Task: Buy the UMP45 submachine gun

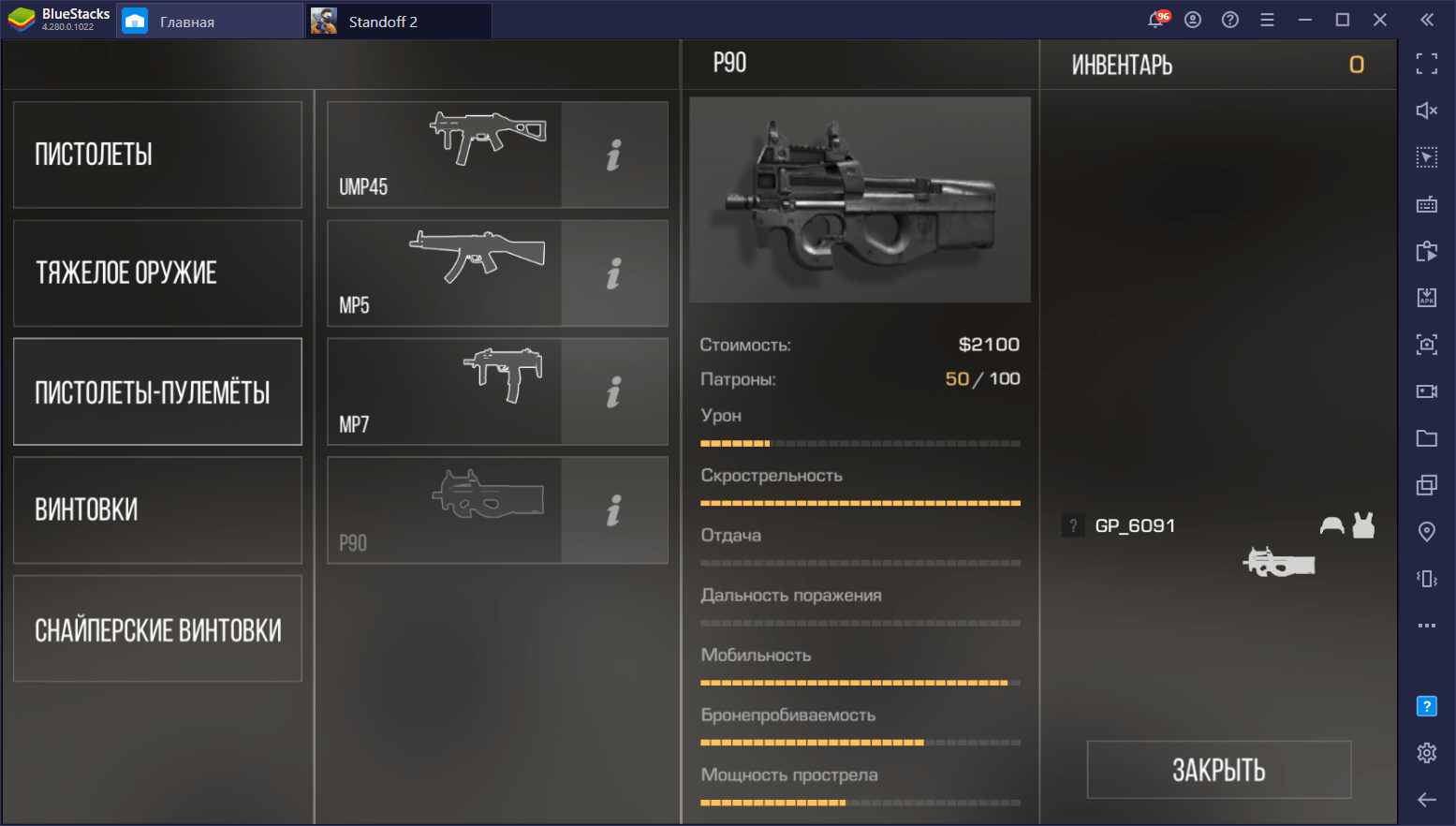Action: (x=445, y=155)
